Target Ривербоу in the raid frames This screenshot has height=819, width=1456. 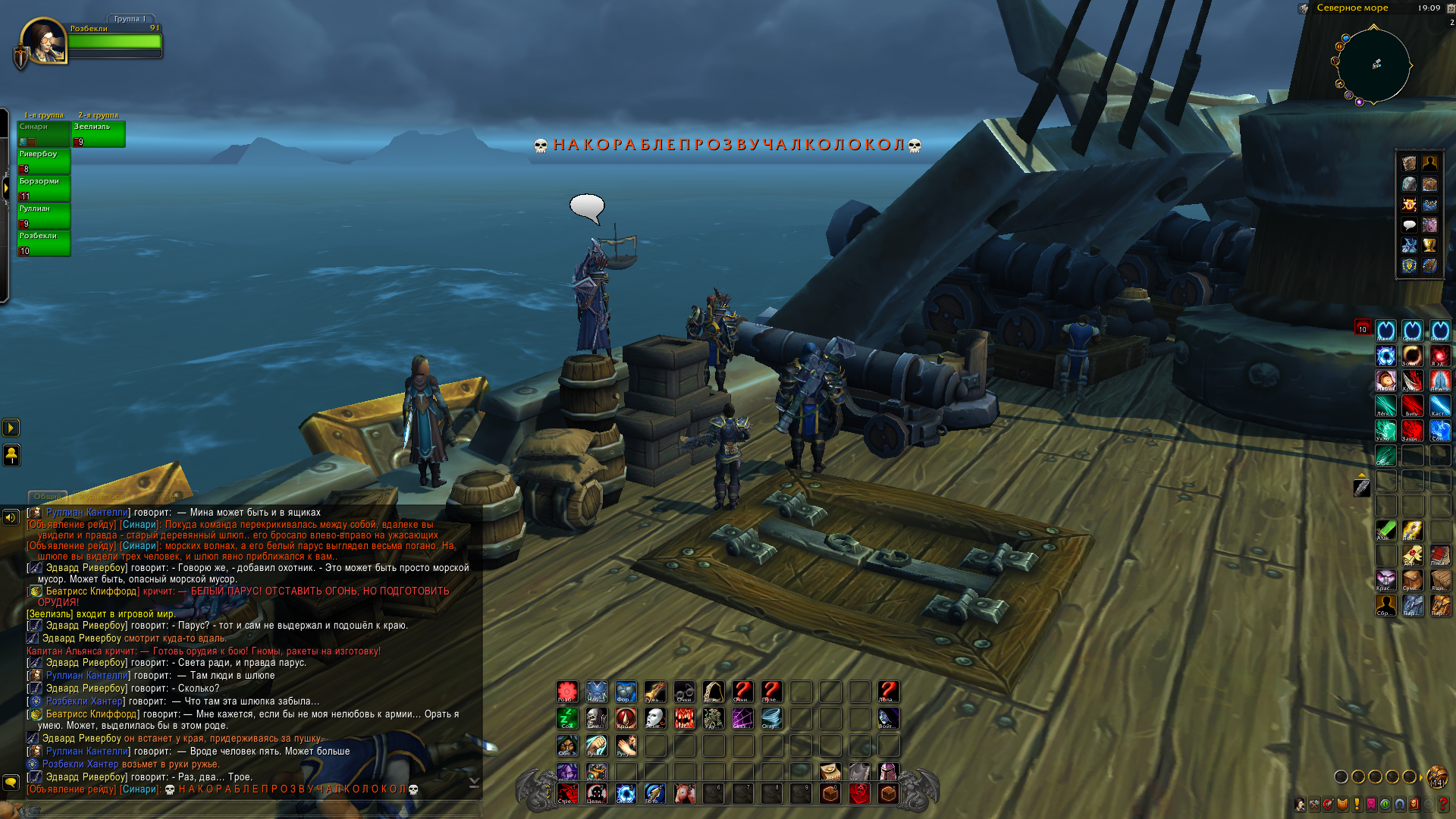(x=44, y=161)
